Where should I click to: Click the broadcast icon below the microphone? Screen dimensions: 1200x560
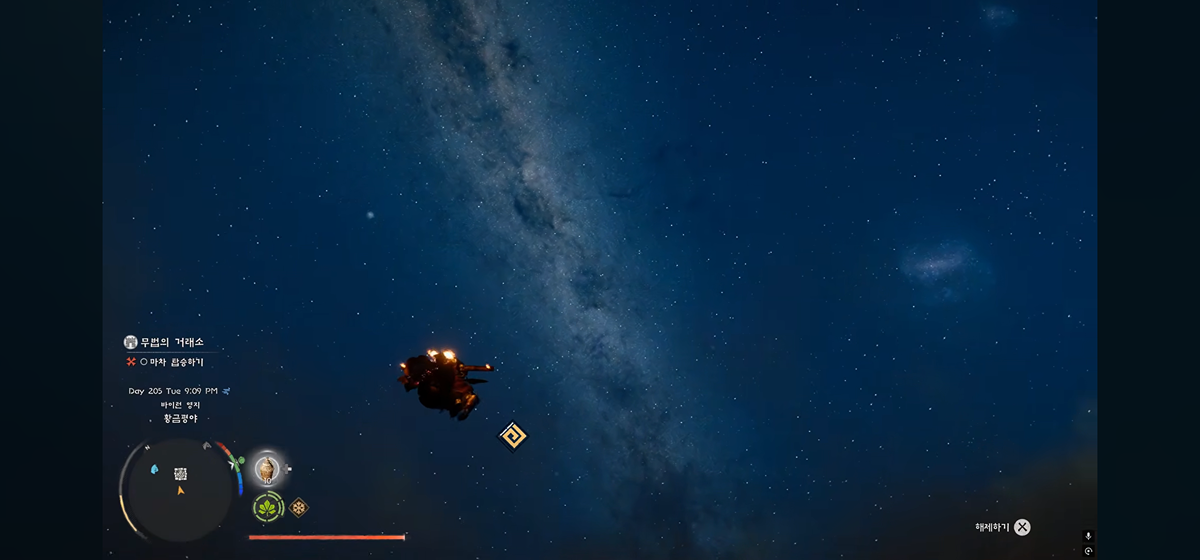click(1089, 551)
